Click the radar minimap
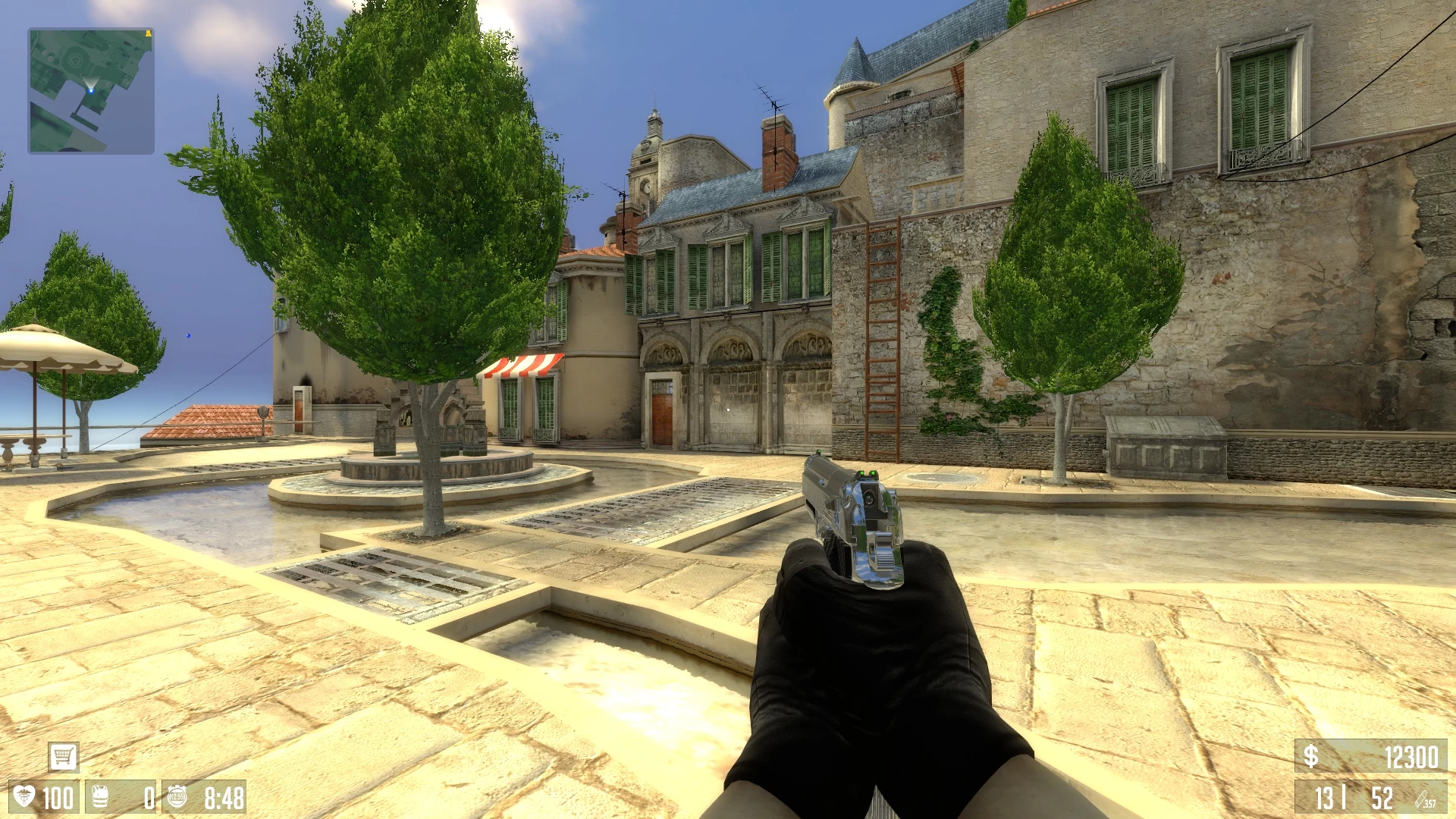This screenshot has width=1456, height=819. [91, 91]
